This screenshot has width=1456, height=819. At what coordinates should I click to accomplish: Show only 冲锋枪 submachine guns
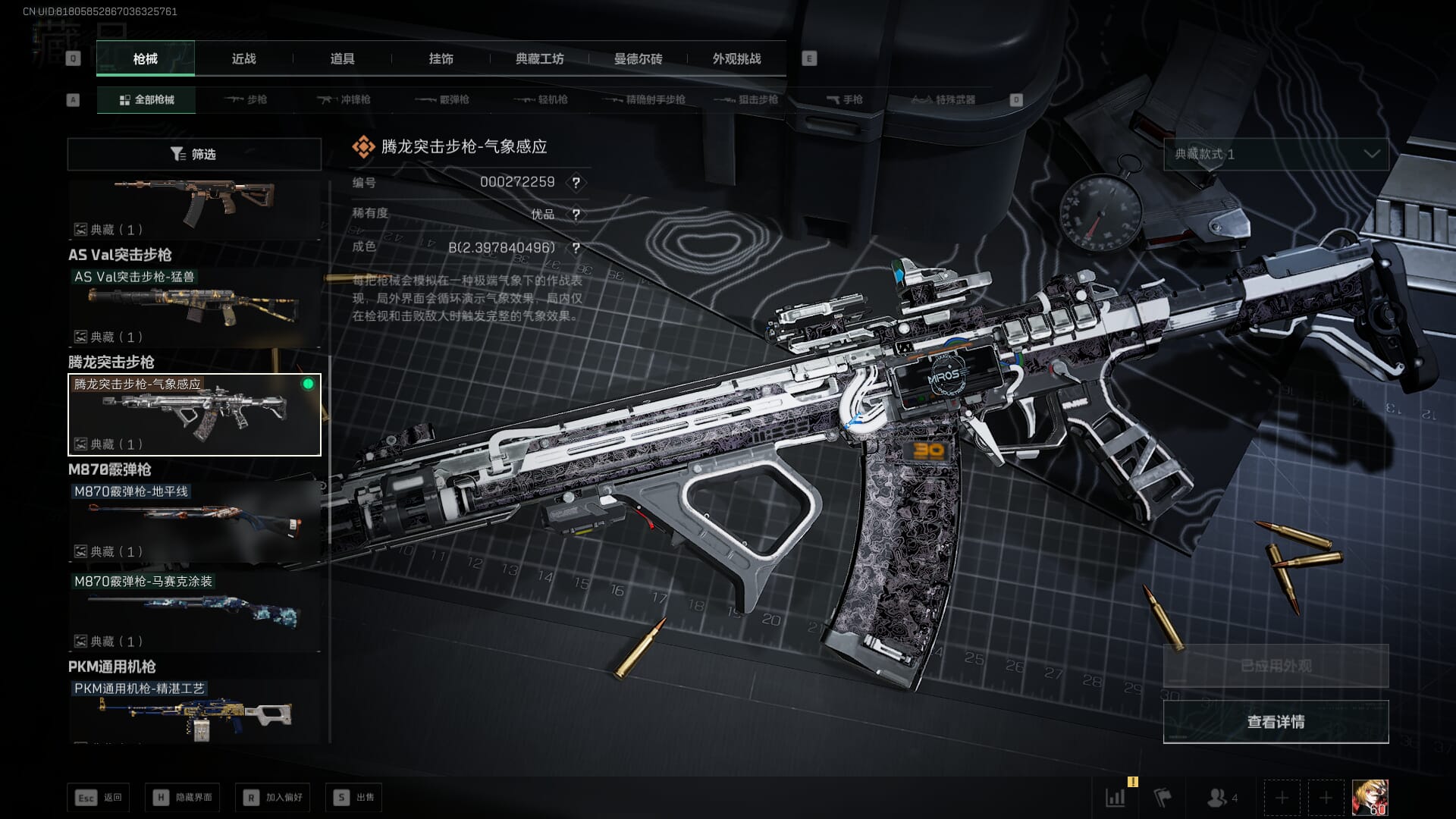tap(344, 99)
